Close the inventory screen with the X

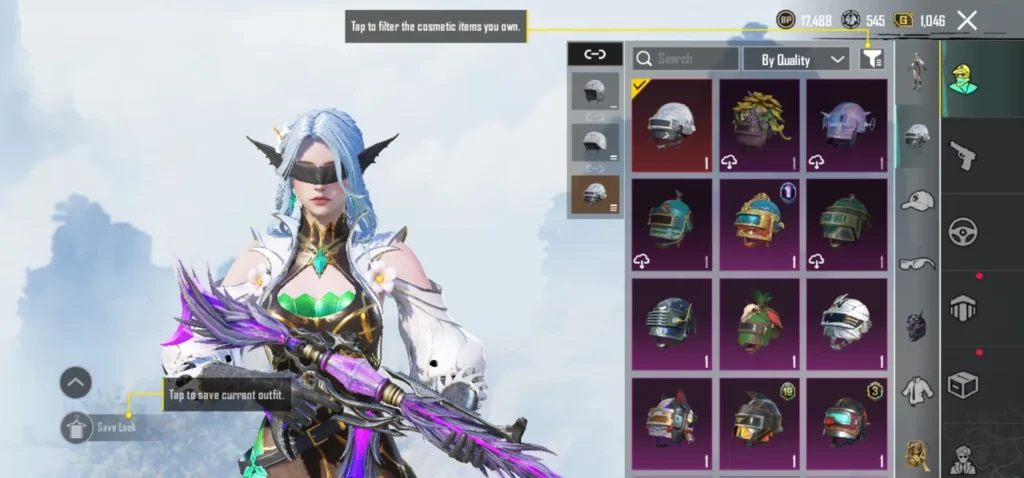coord(967,20)
